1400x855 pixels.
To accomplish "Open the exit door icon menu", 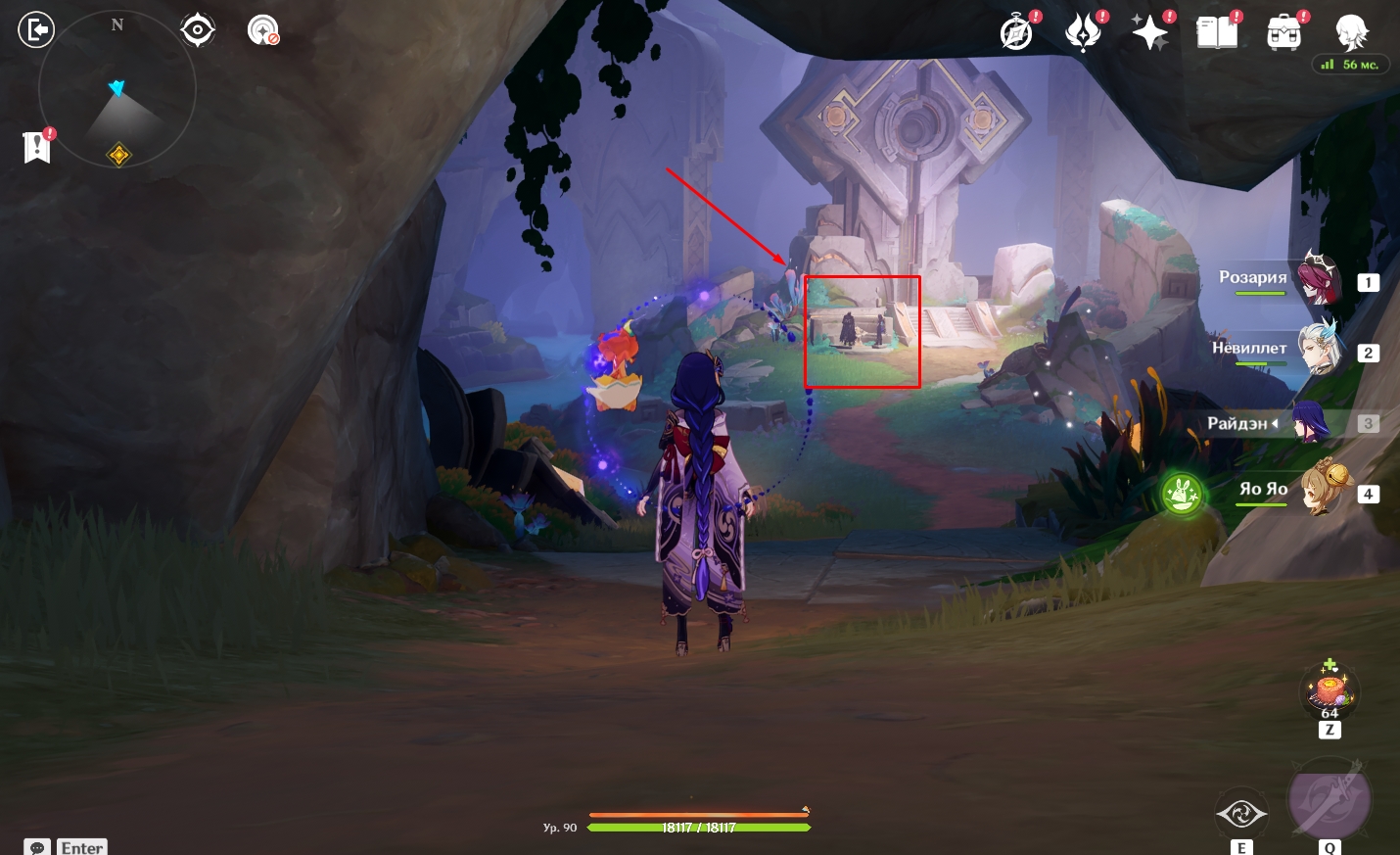I will tap(36, 30).
